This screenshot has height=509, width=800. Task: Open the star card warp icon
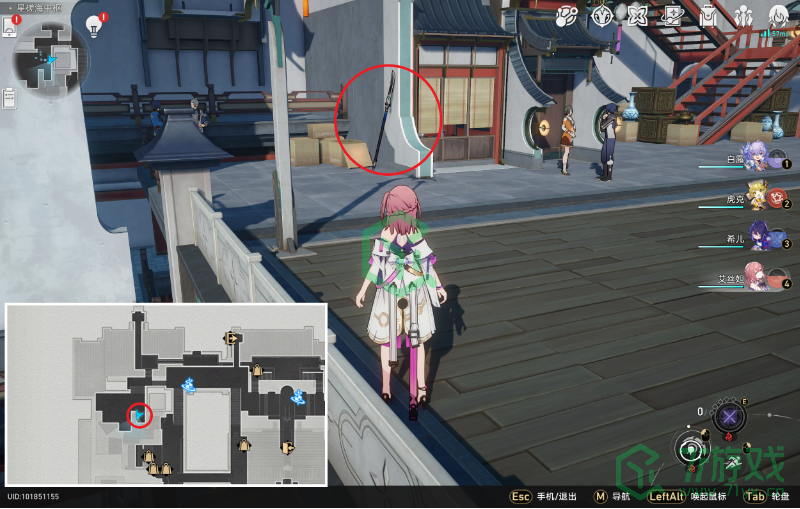(673, 16)
